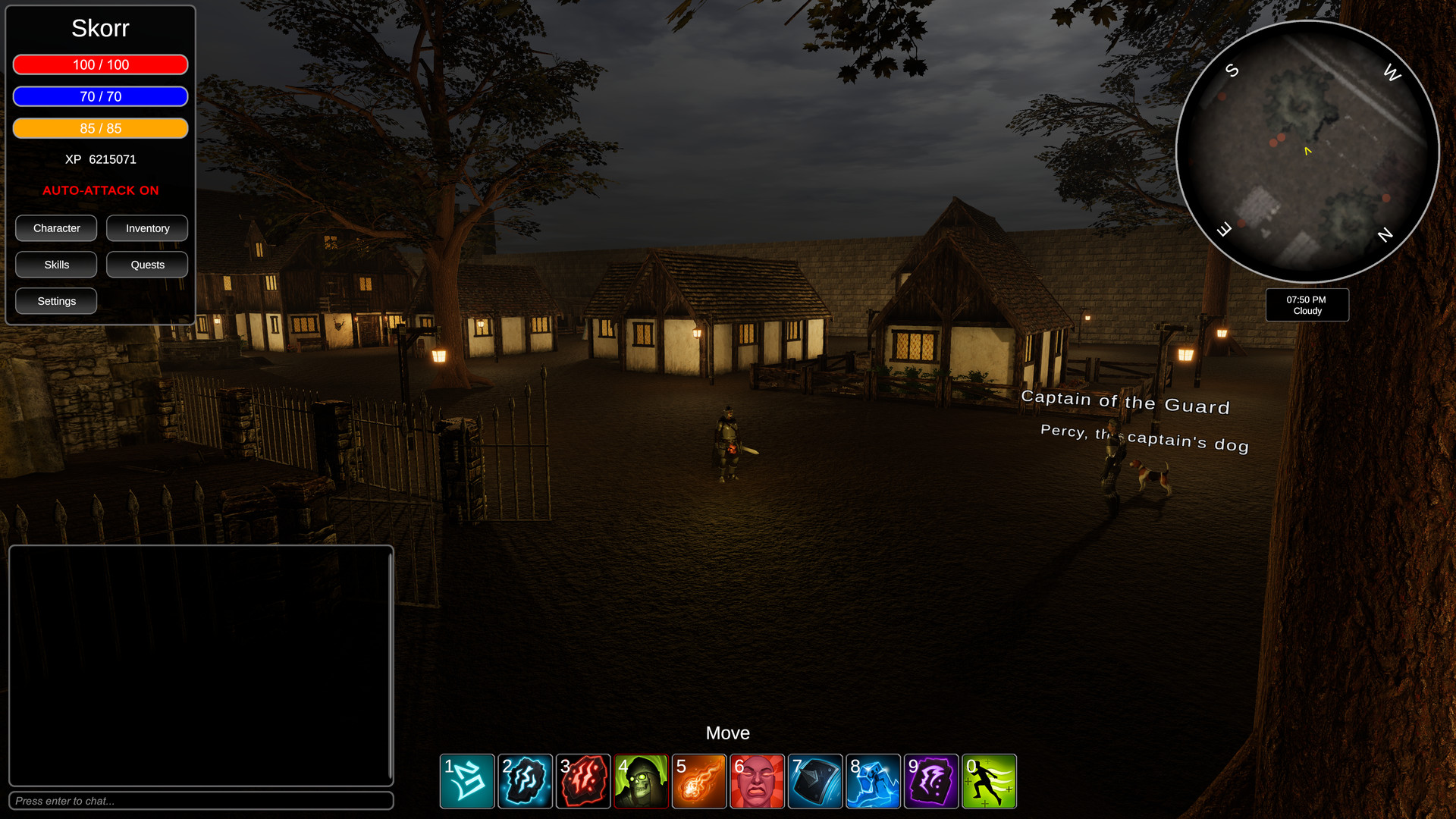Click the player arrow on the minimap
Image resolution: width=1456 pixels, height=819 pixels.
1307,151
